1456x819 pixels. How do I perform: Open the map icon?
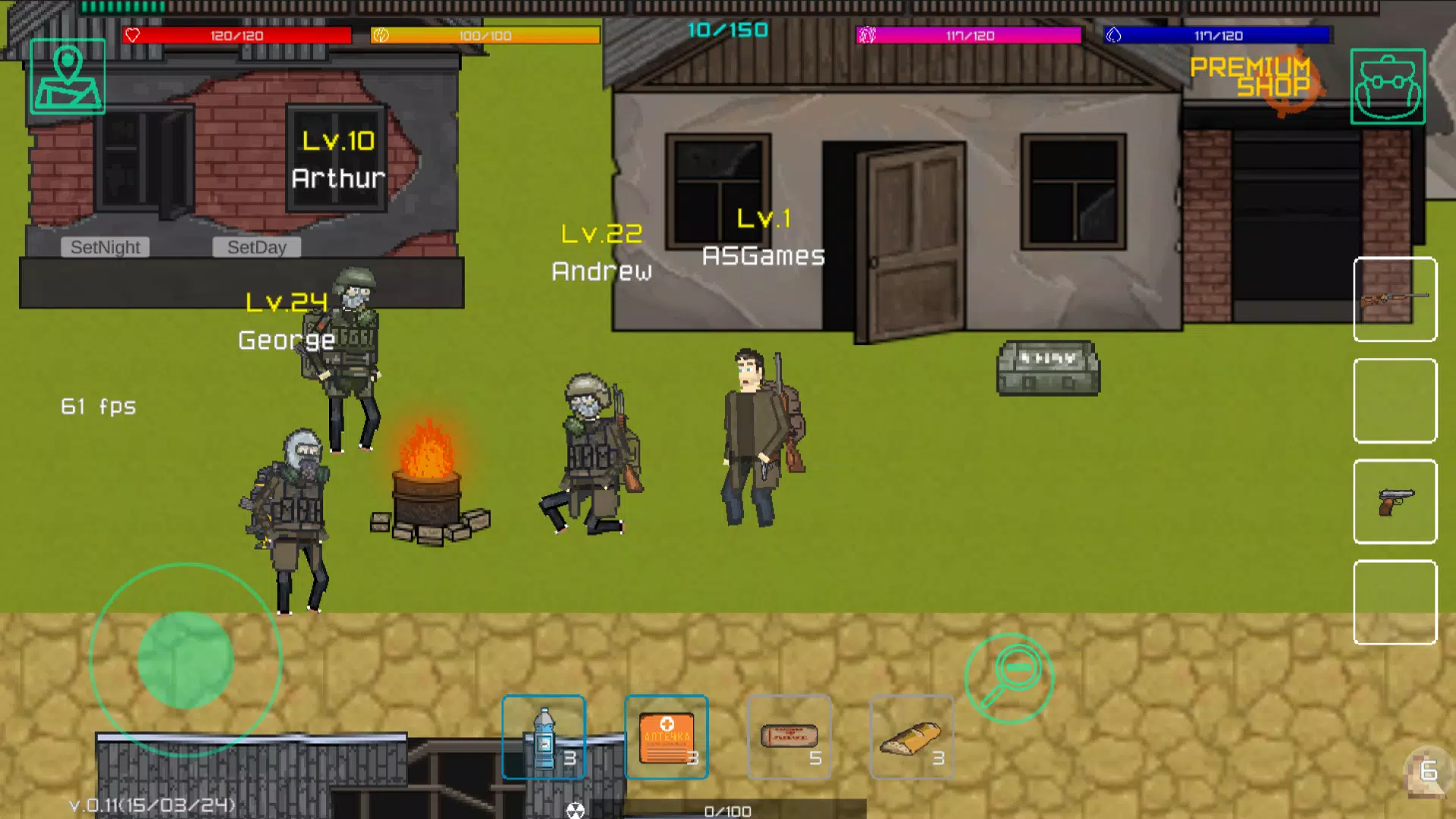click(67, 77)
